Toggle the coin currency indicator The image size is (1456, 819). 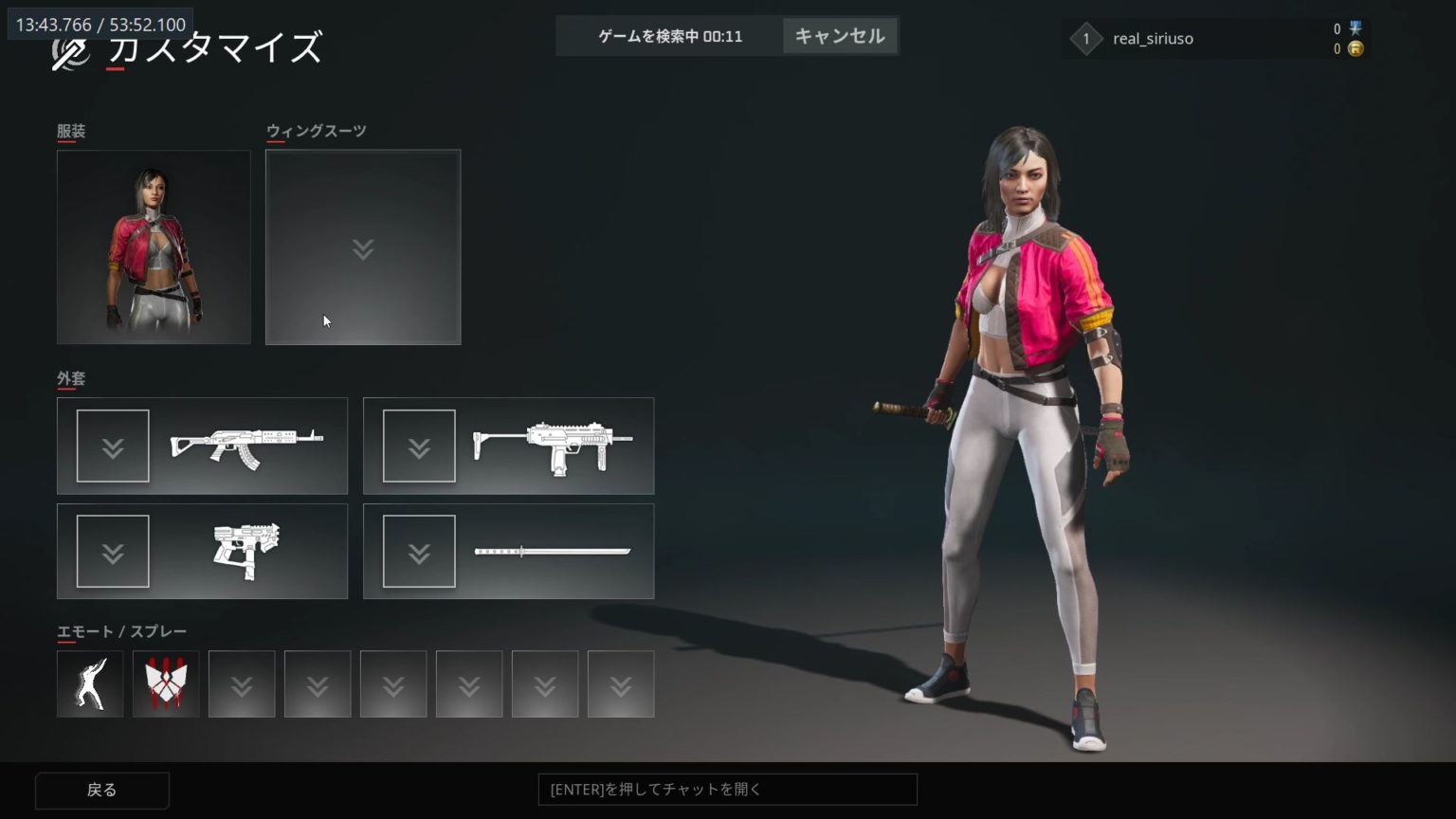1356,48
